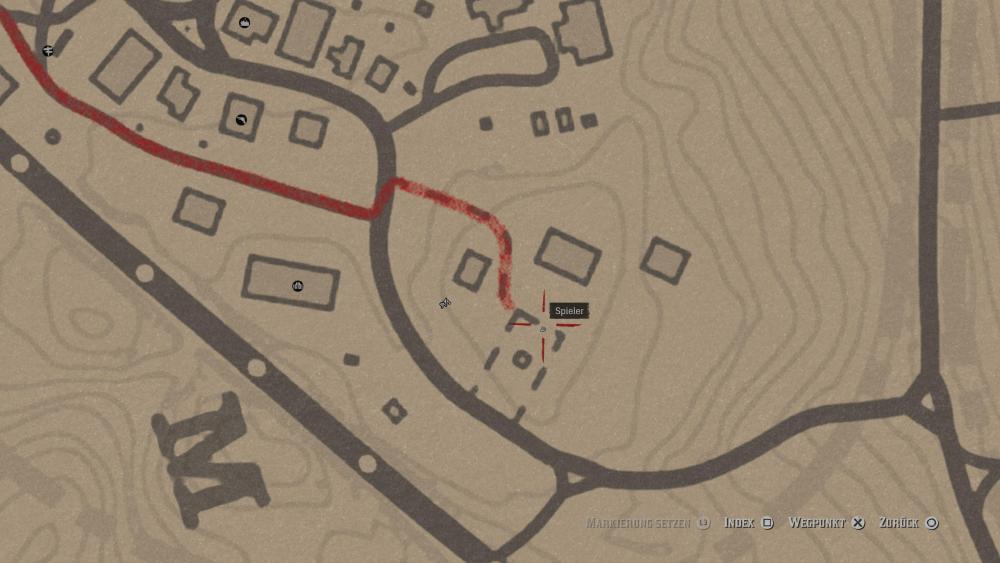The image size is (1000, 563).
Task: Click the small marker west of the player
Action: [445, 303]
